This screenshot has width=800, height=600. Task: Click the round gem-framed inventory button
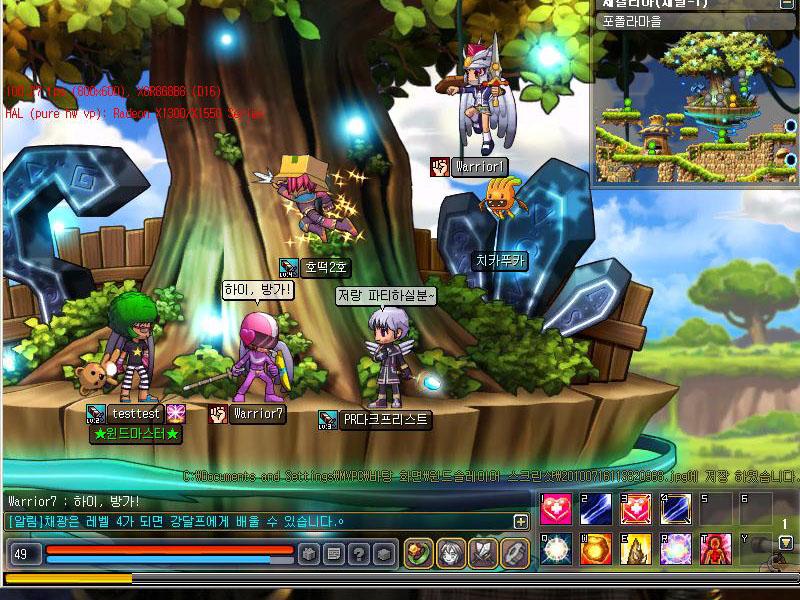click(x=419, y=553)
